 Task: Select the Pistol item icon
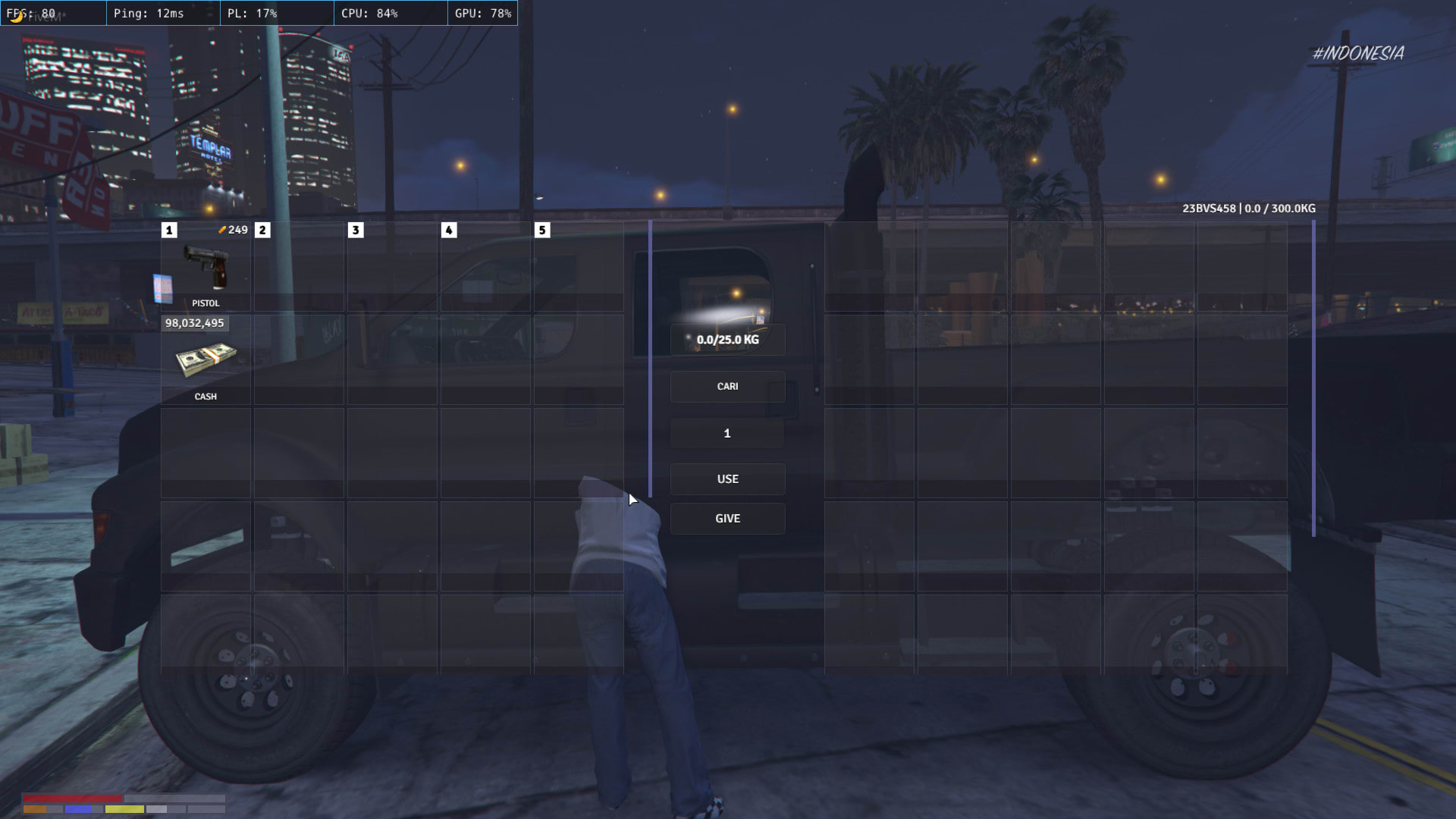(x=208, y=267)
